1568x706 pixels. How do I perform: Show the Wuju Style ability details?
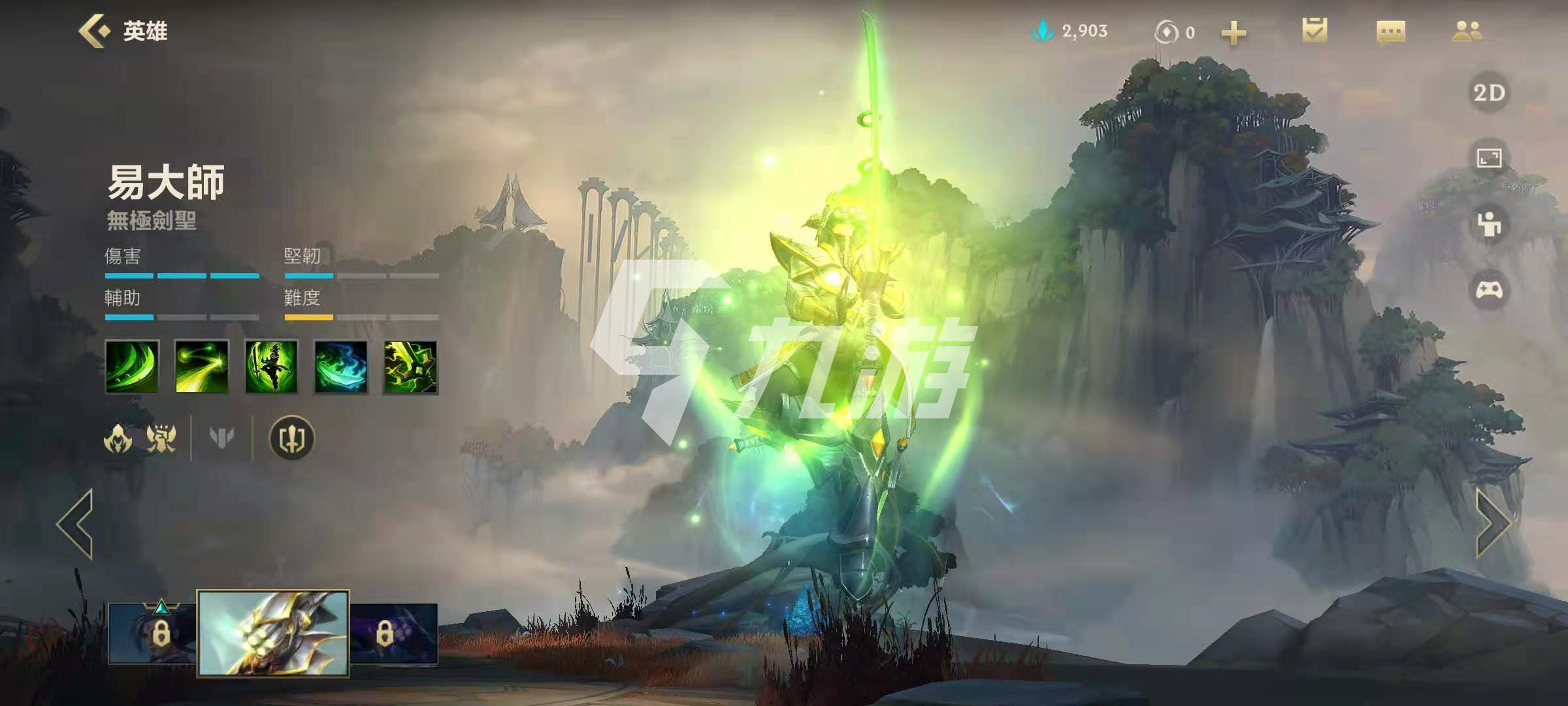click(341, 367)
